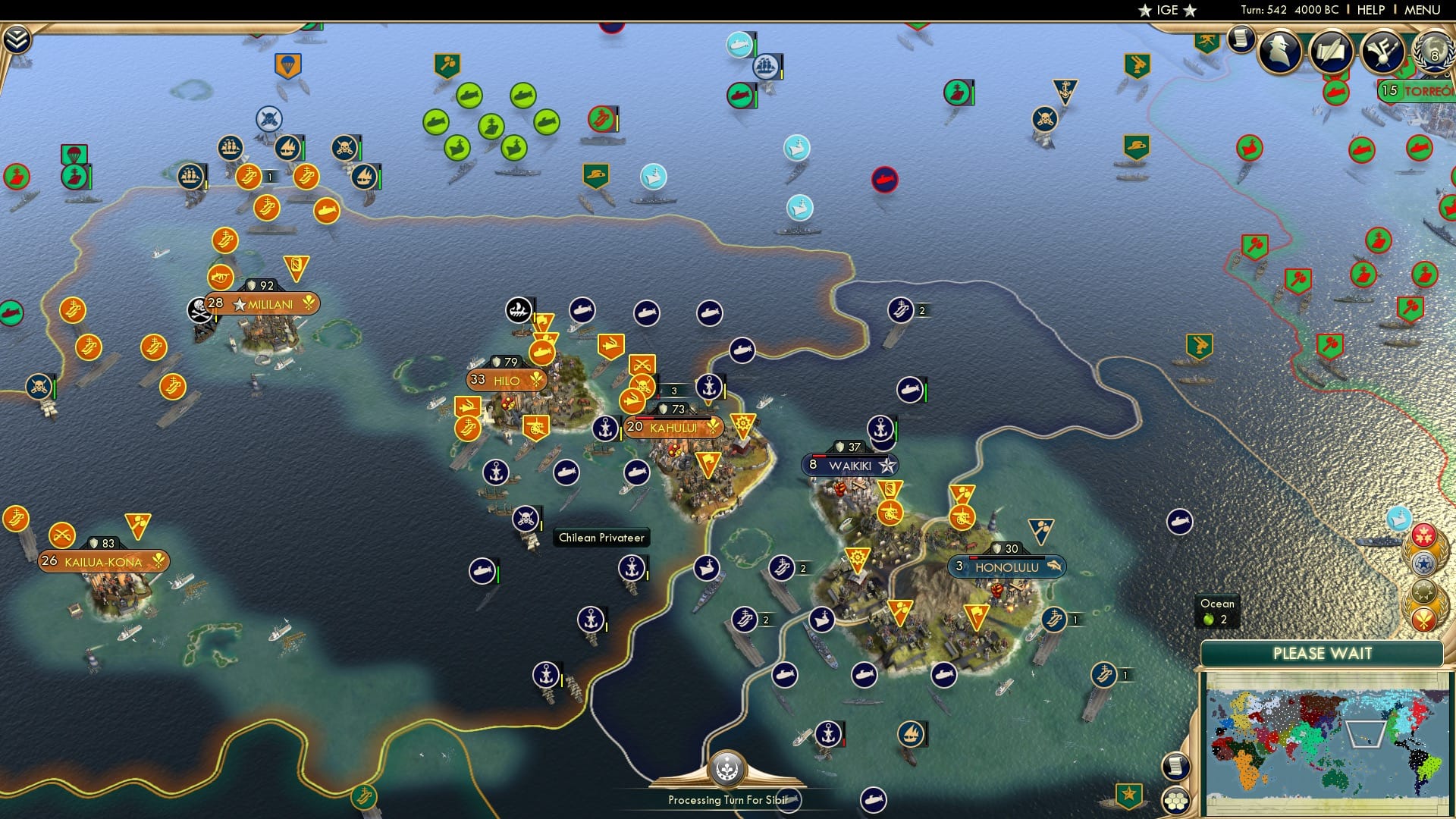Open the Espionage overview spy icon
This screenshot has width=1456, height=819.
coord(1279,52)
